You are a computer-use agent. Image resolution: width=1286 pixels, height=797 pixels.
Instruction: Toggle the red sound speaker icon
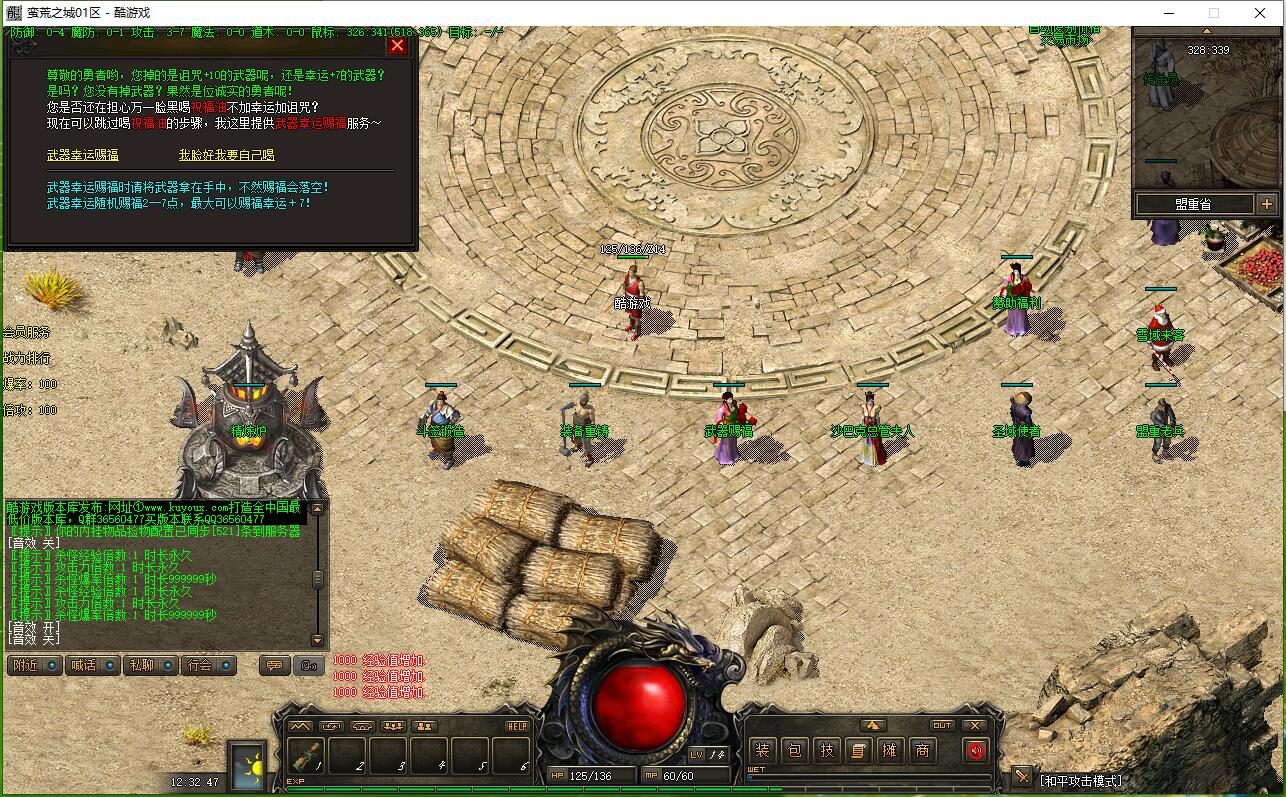[976, 750]
